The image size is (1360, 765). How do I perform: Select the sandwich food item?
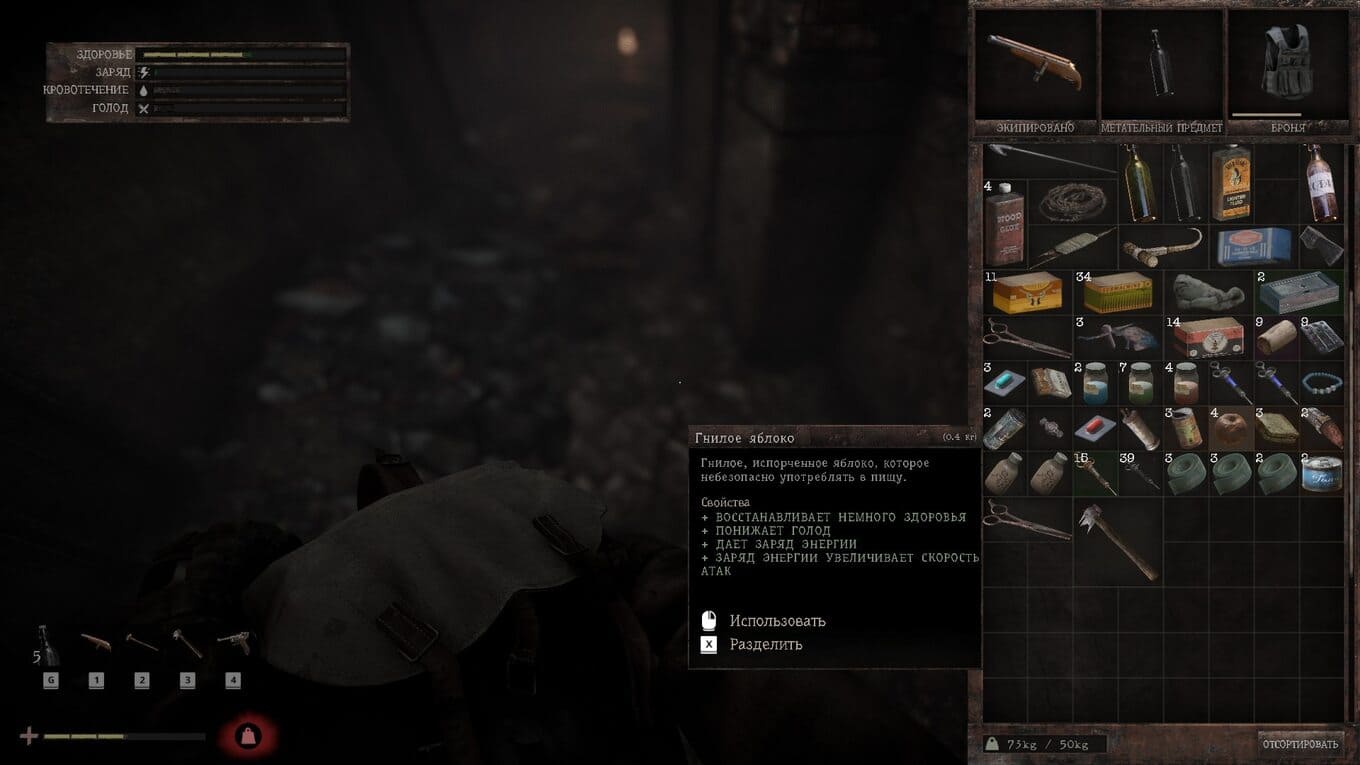1277,428
